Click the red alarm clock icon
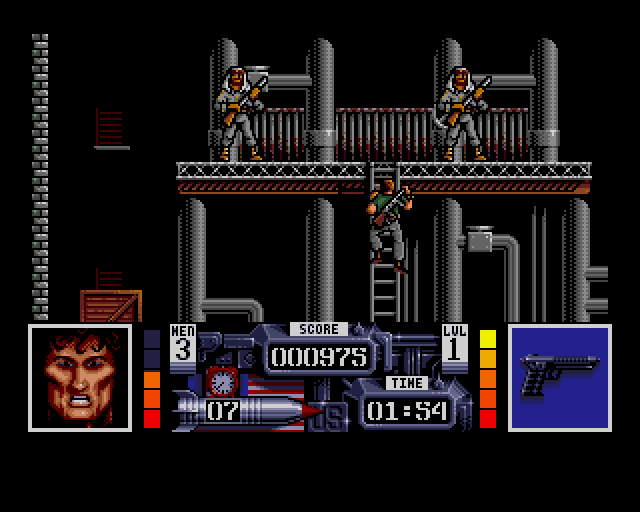Screen dimensions: 640x512 point(219,382)
